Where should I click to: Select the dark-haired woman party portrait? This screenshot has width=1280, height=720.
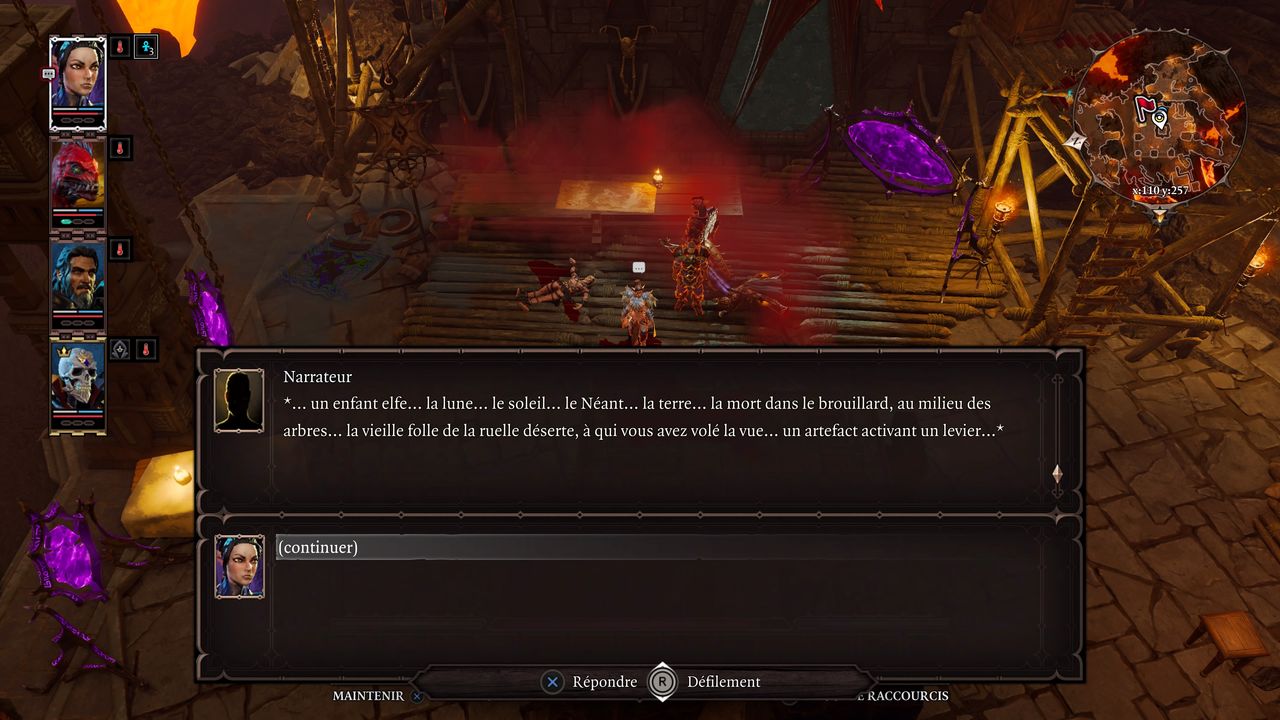click(78, 80)
